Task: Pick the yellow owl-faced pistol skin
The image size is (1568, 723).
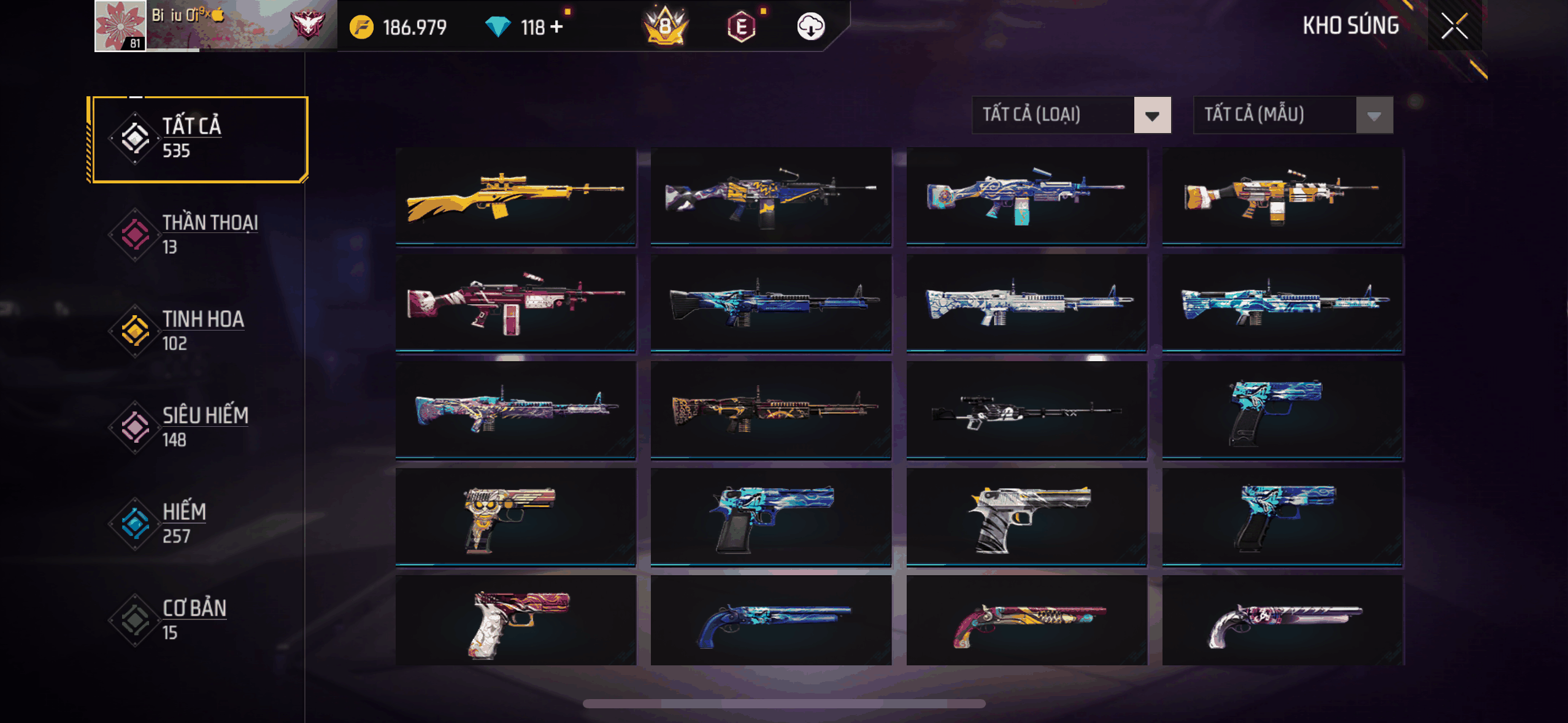Action: (515, 517)
